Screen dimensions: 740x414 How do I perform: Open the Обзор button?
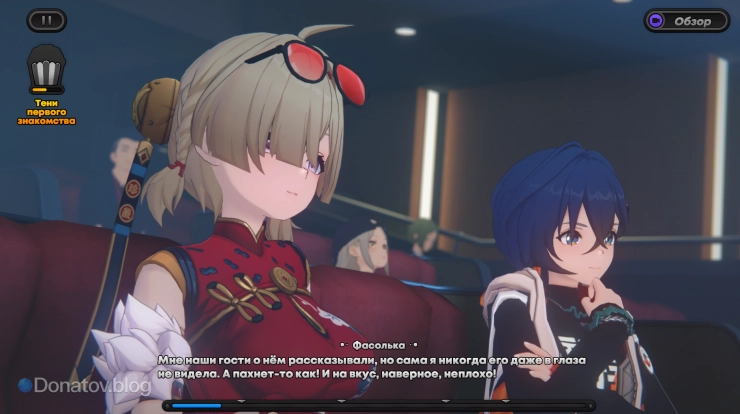[686, 20]
